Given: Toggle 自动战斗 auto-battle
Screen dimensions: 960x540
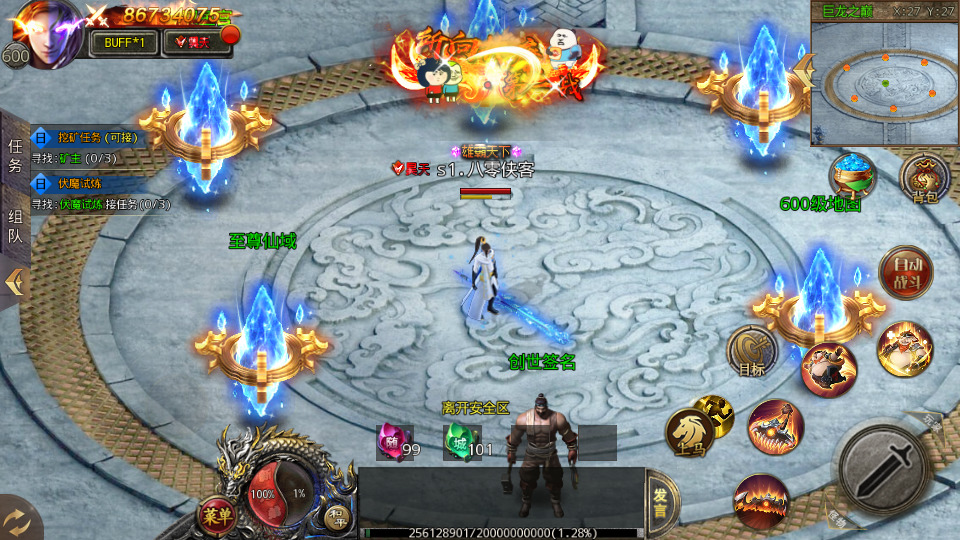Looking at the screenshot, I should click(905, 271).
